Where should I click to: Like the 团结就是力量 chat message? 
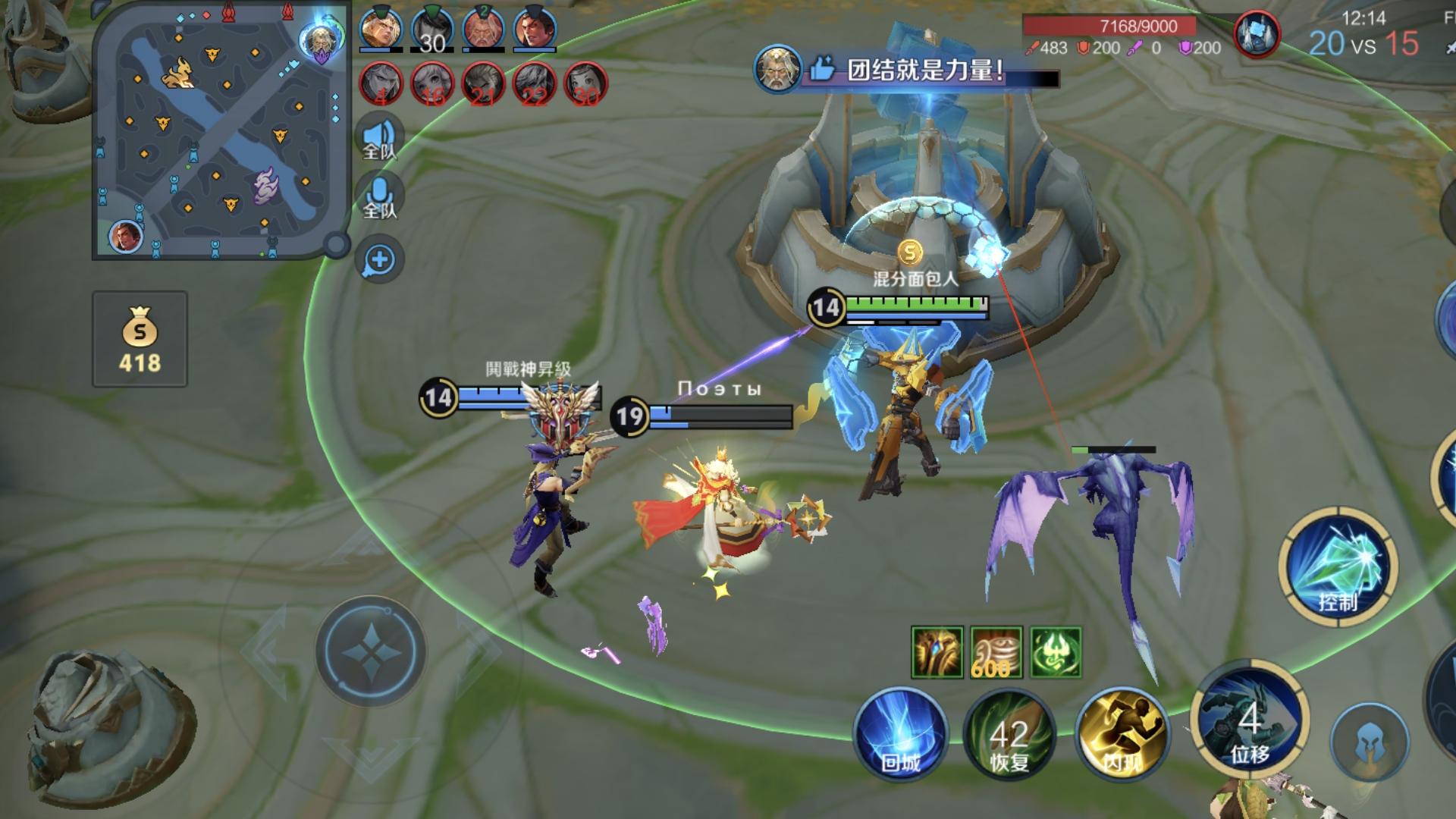click(x=822, y=71)
